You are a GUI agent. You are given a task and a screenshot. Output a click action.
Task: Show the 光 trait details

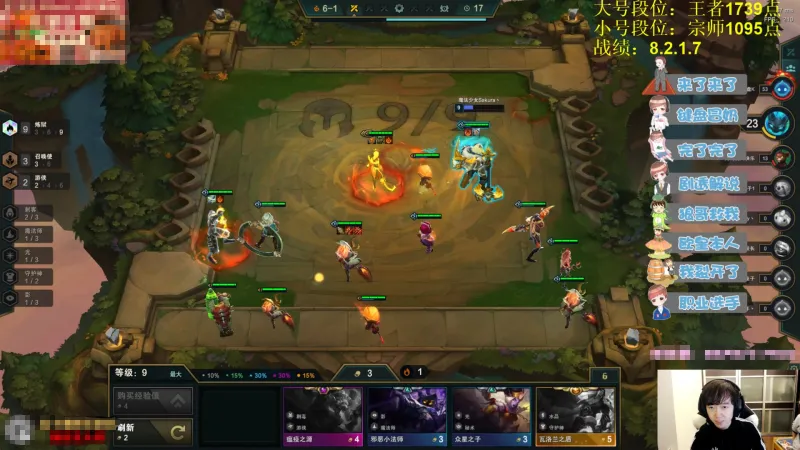pos(28,254)
